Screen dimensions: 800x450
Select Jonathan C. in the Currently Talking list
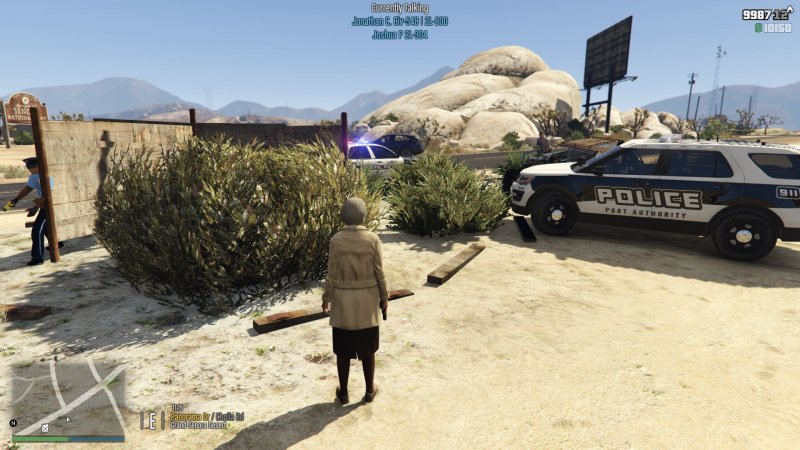coord(399,21)
